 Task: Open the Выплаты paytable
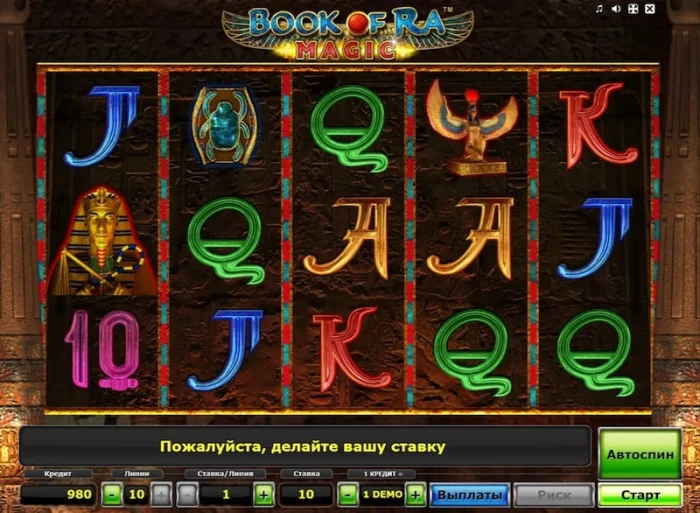(470, 495)
